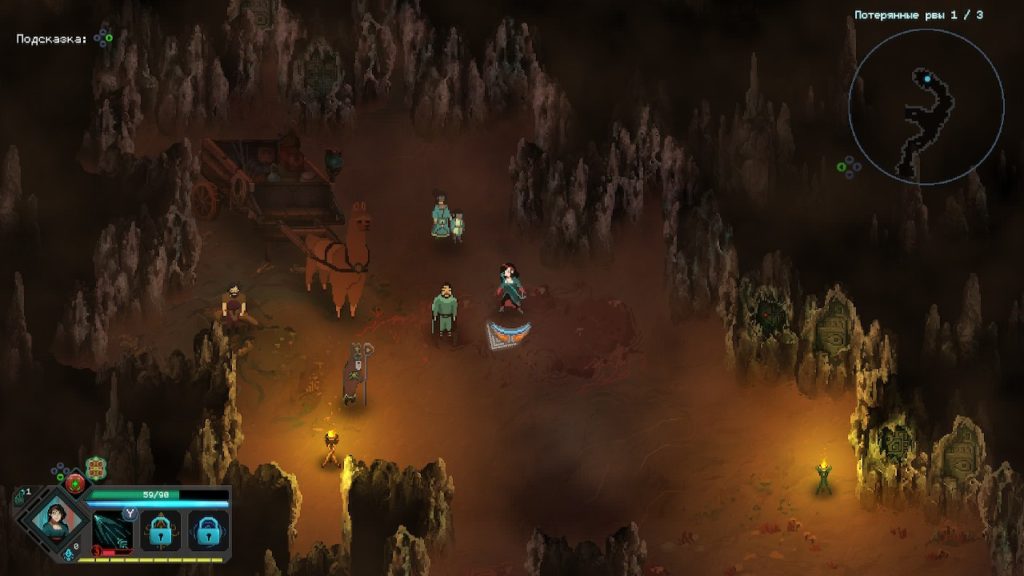Select the locked ability slot with blue waves

[x=209, y=531]
